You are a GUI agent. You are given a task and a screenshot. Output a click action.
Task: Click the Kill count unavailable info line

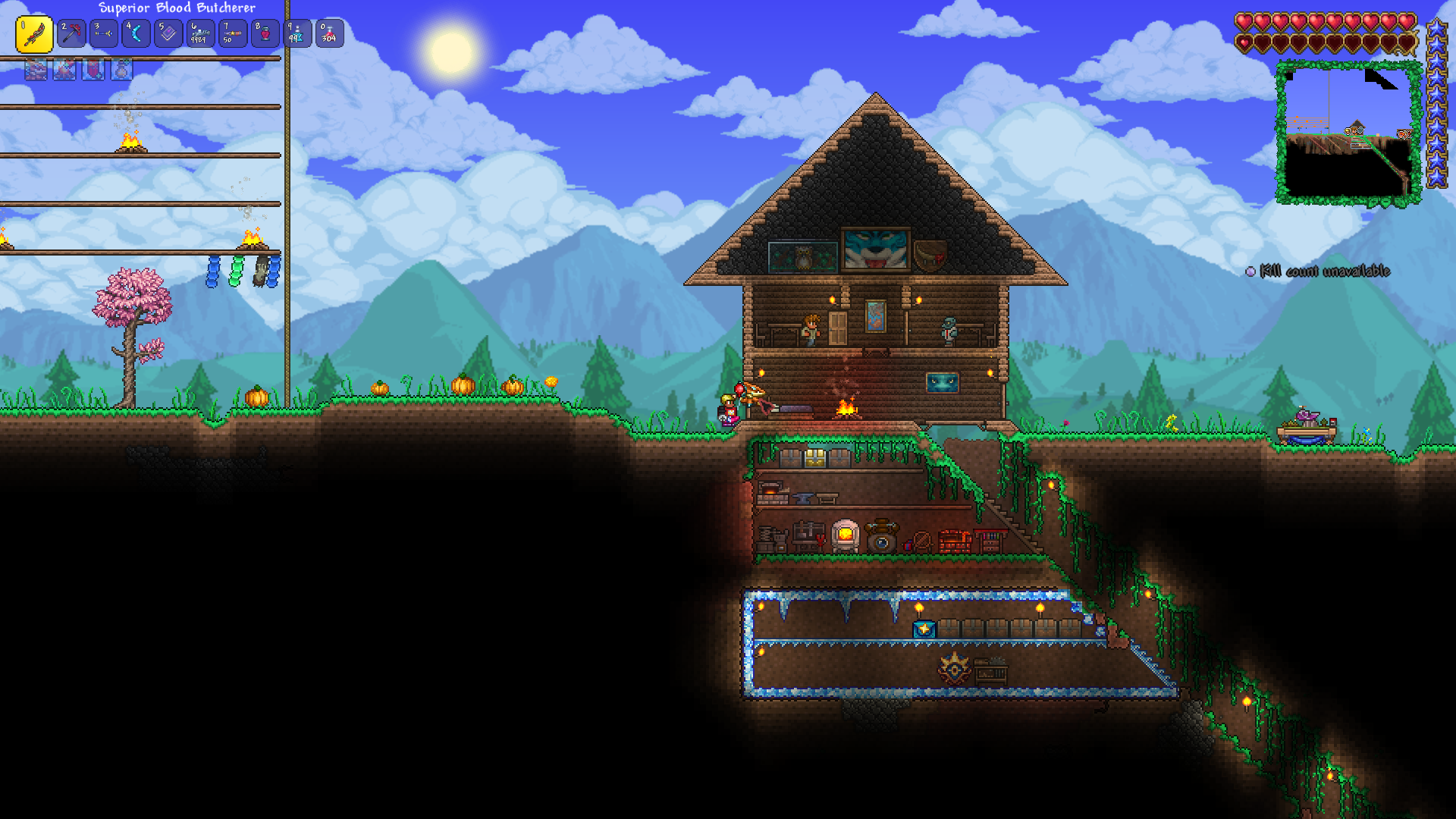(x=1324, y=271)
